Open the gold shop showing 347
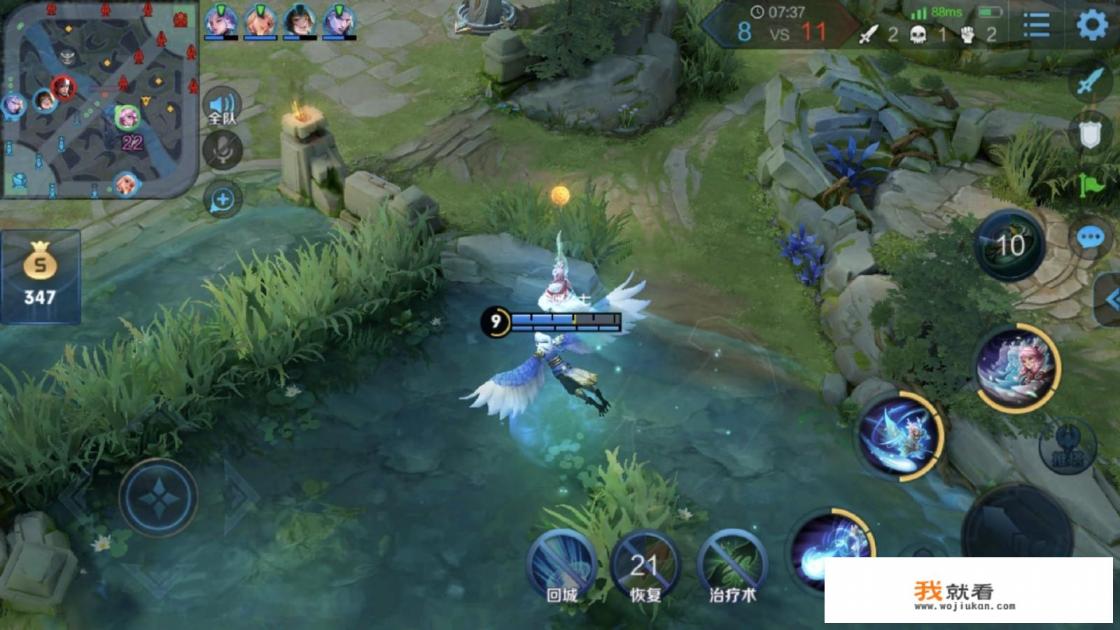Screen dimensions: 1120x630 click(40, 277)
